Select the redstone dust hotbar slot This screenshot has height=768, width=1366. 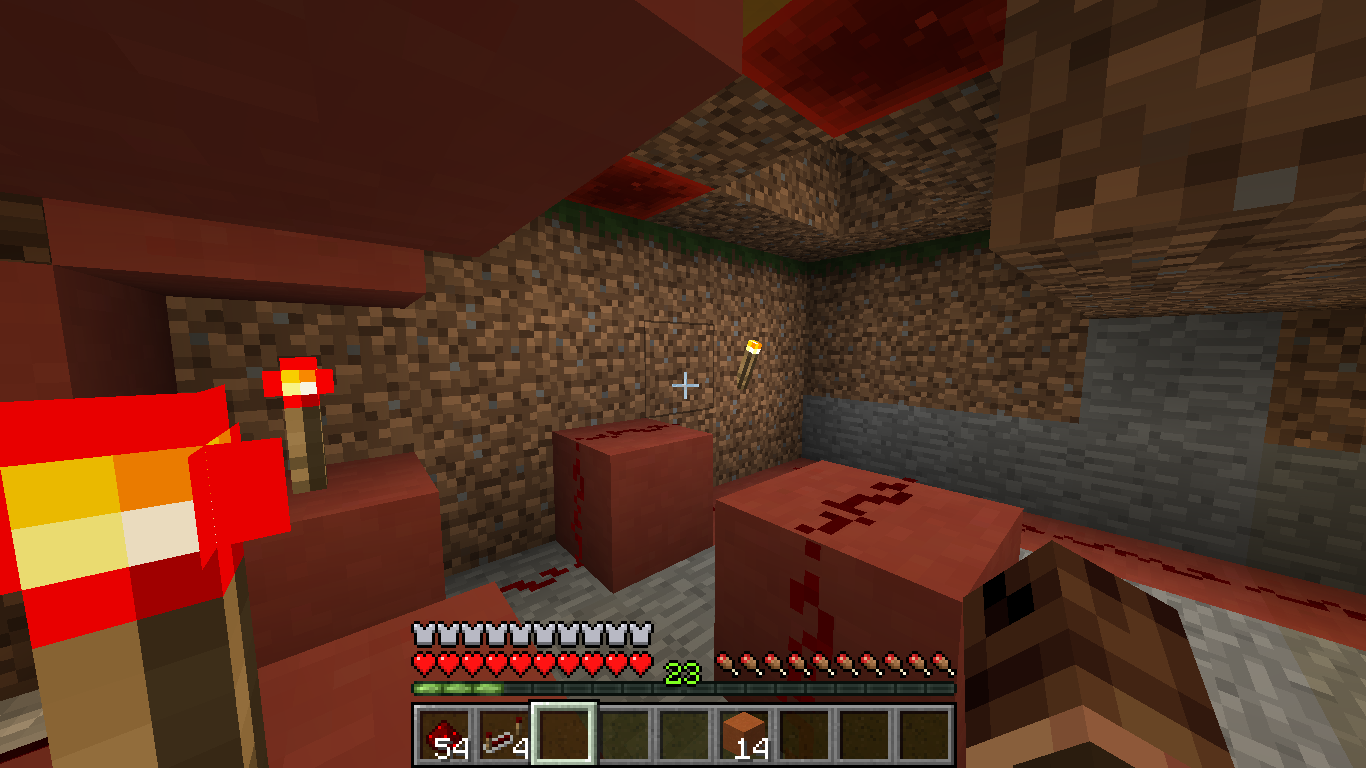pyautogui.click(x=444, y=735)
